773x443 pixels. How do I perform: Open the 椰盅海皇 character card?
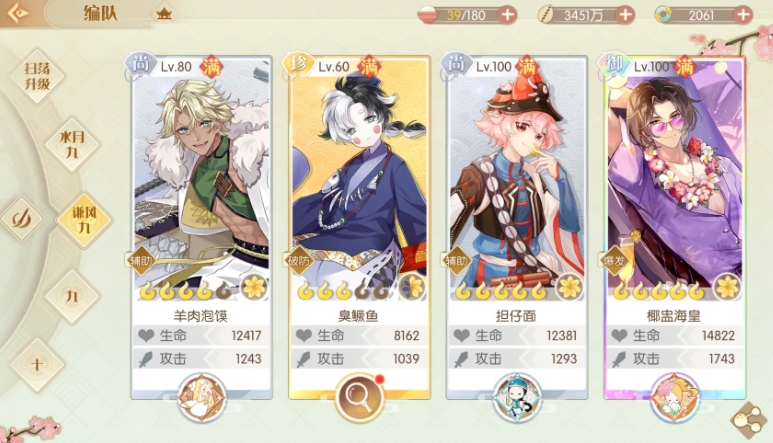point(675,180)
